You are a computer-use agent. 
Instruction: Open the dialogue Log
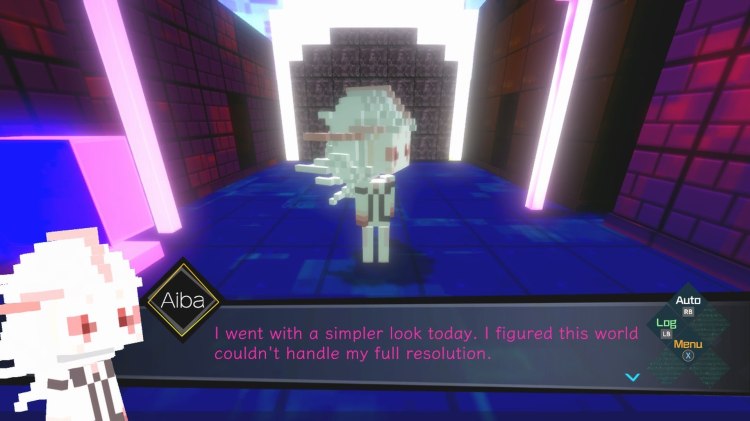pos(666,323)
